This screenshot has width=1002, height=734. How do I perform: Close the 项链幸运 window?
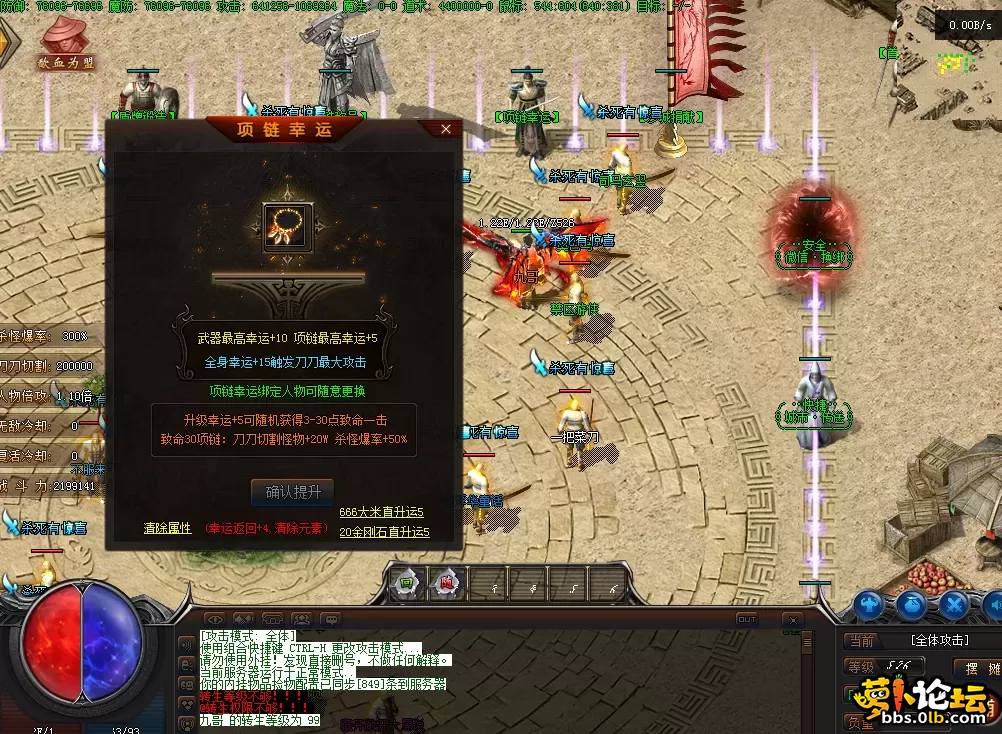(445, 129)
